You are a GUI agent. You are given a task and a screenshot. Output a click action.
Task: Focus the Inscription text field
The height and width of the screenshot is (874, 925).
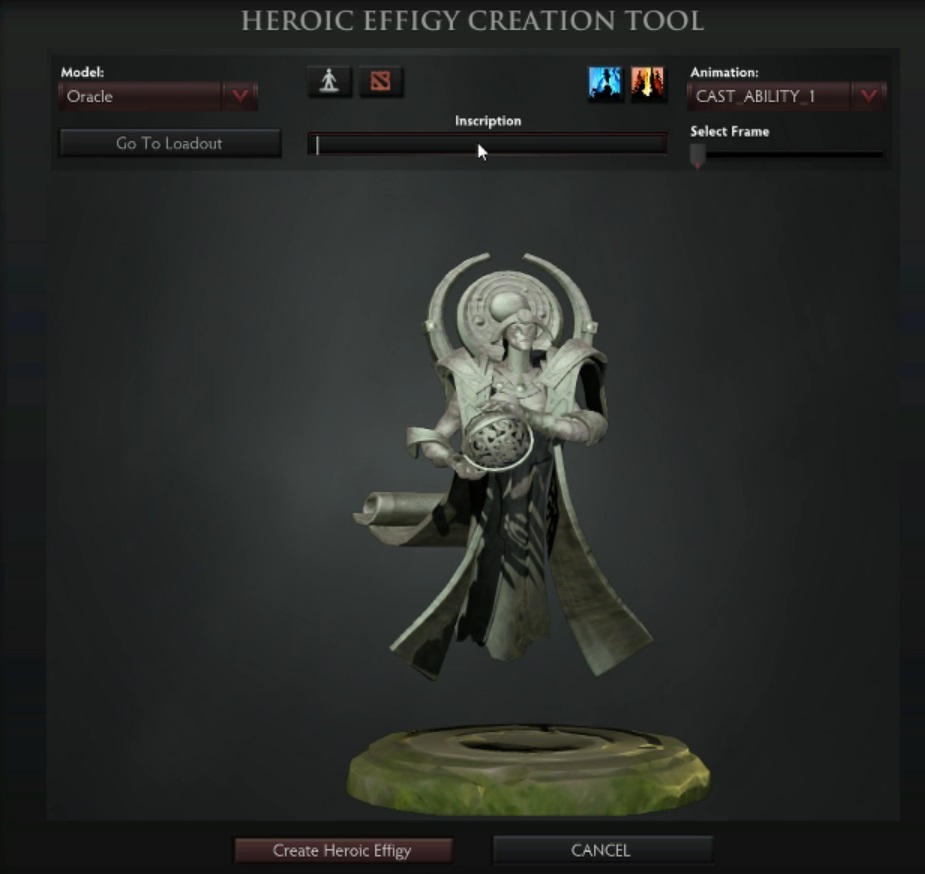click(x=487, y=145)
